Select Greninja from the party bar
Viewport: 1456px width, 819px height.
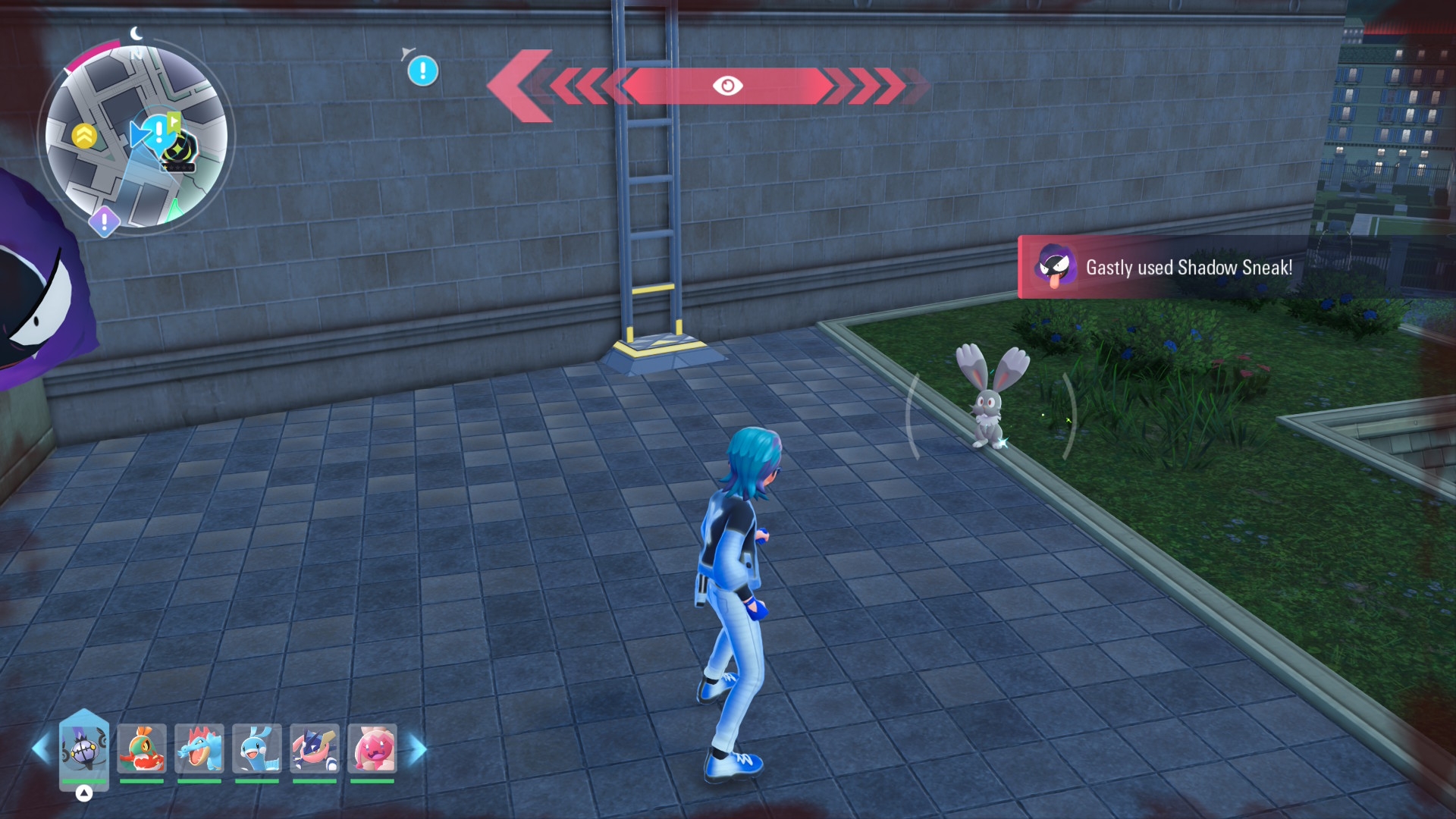(x=315, y=748)
